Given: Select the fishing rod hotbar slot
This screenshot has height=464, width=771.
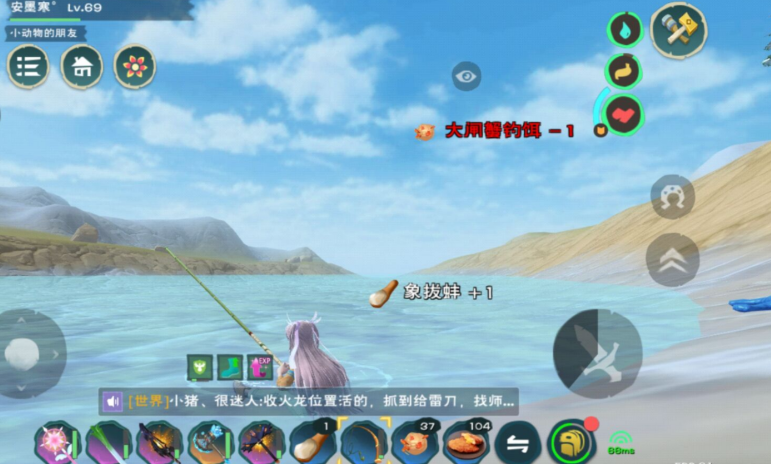Looking at the screenshot, I should (363, 442).
